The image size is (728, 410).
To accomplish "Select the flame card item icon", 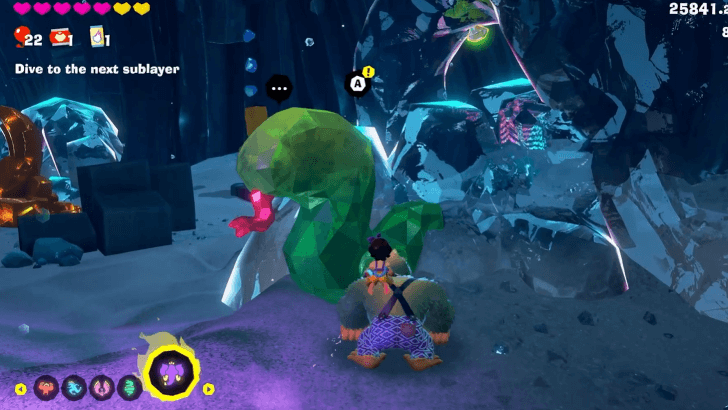I will click(x=98, y=38).
